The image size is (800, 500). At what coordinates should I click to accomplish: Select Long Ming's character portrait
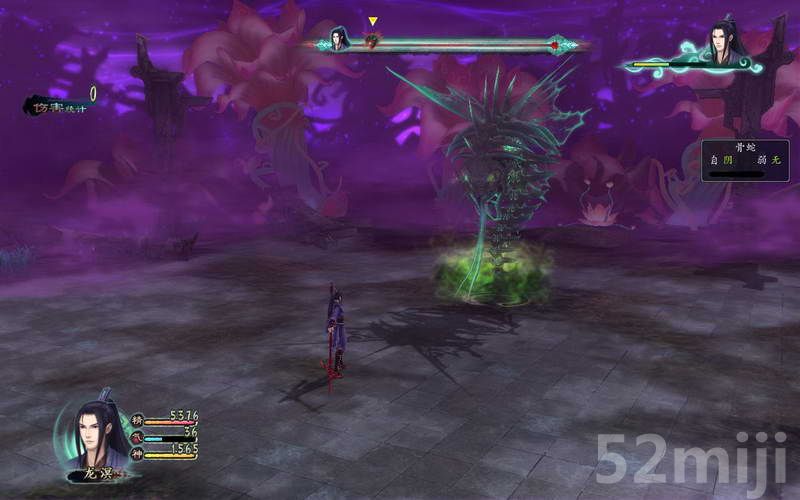point(95,435)
